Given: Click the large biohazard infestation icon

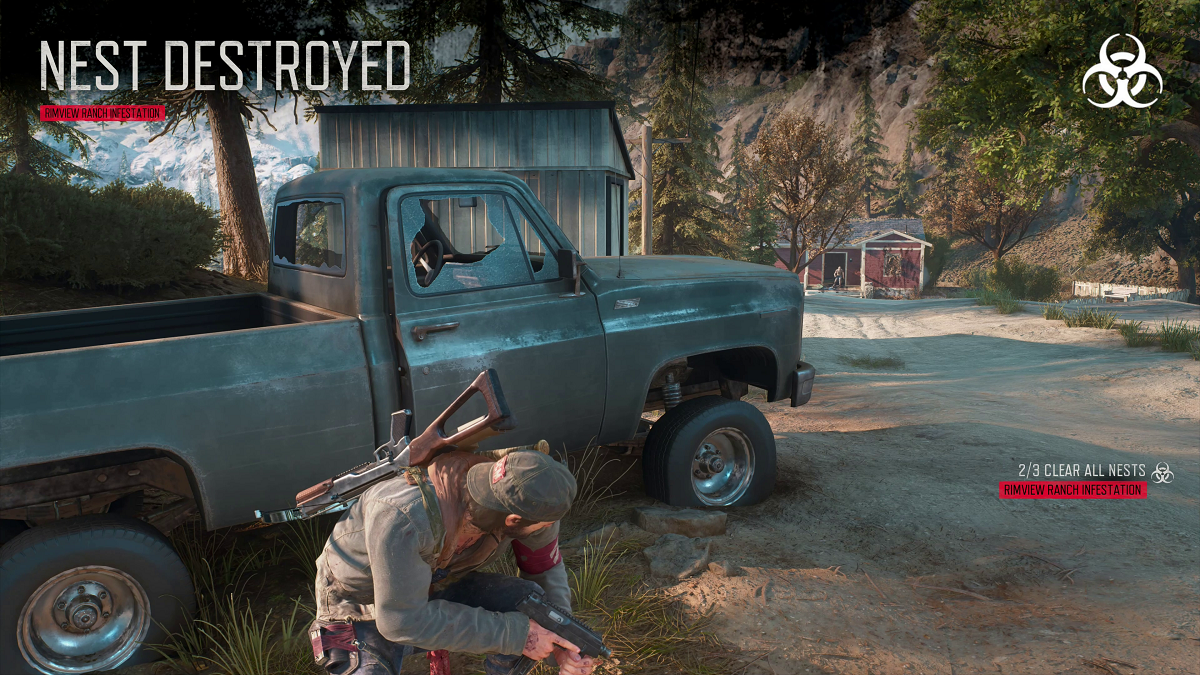Looking at the screenshot, I should click(1122, 70).
